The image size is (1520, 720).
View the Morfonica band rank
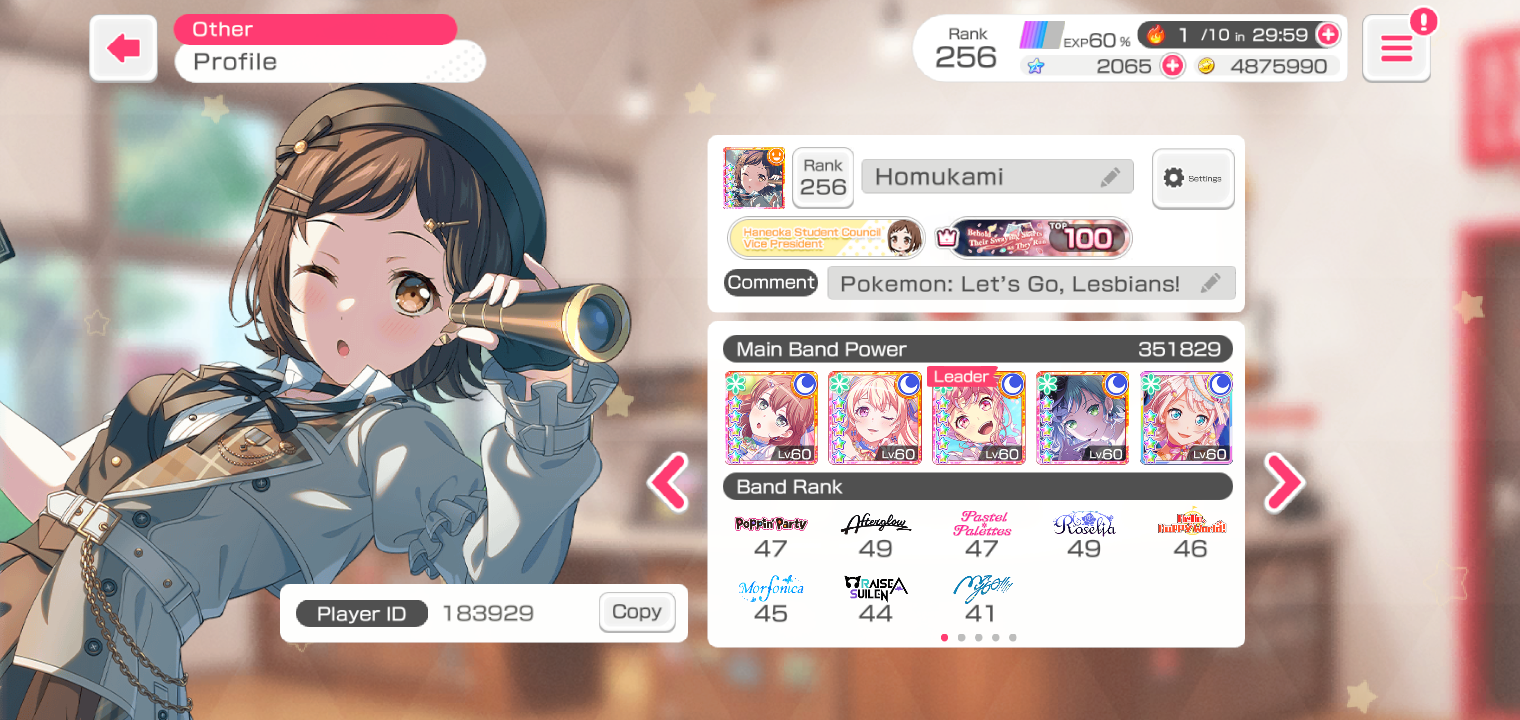[771, 600]
